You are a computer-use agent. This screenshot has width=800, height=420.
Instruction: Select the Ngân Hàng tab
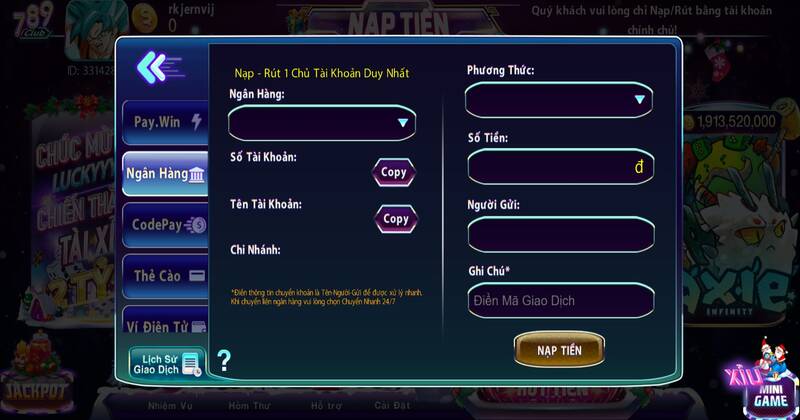click(x=164, y=174)
